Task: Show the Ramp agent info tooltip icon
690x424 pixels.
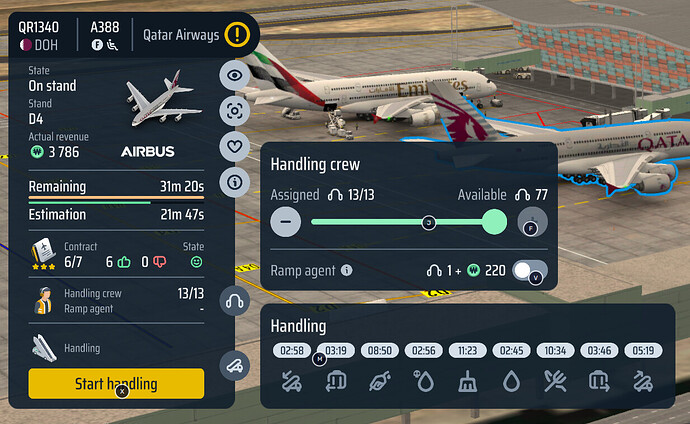Action: pos(347,270)
